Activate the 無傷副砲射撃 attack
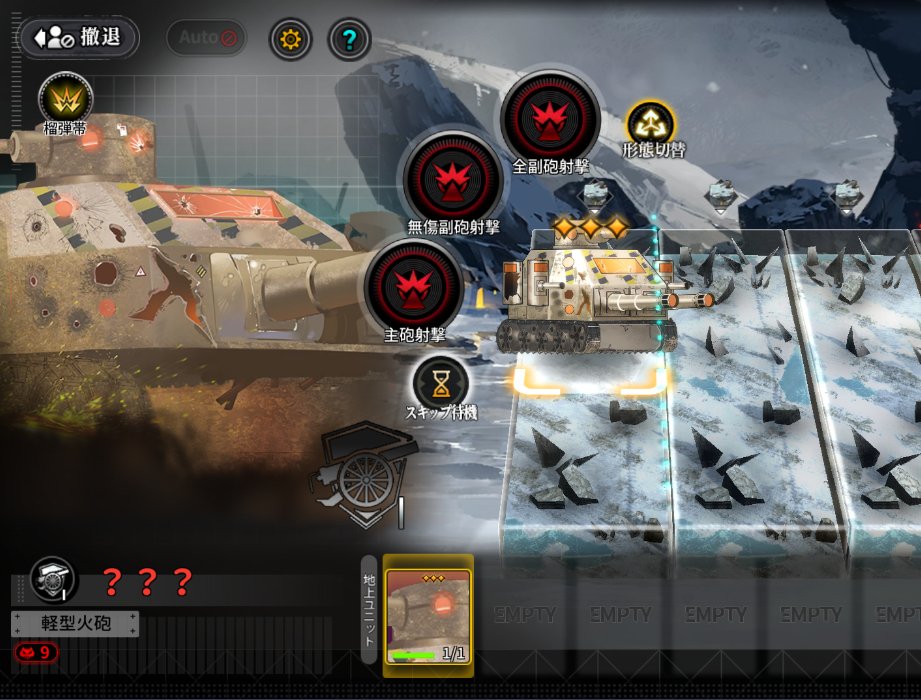 [x=453, y=179]
